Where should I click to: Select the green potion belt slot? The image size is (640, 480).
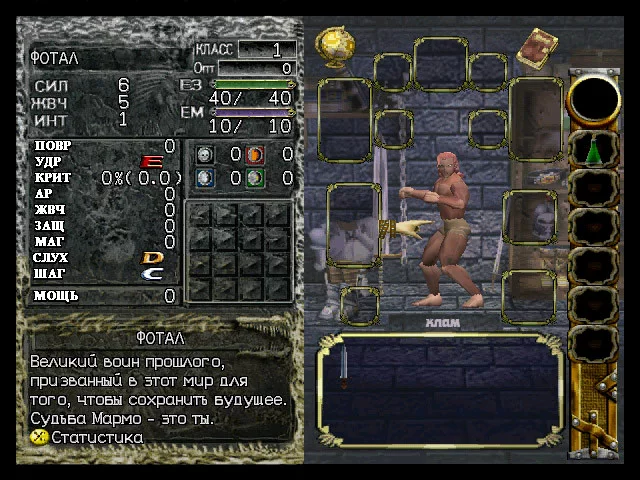593,150
